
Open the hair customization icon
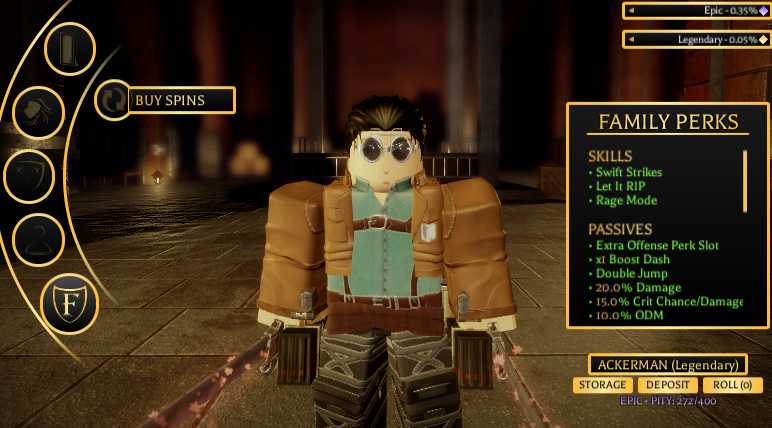tap(38, 112)
